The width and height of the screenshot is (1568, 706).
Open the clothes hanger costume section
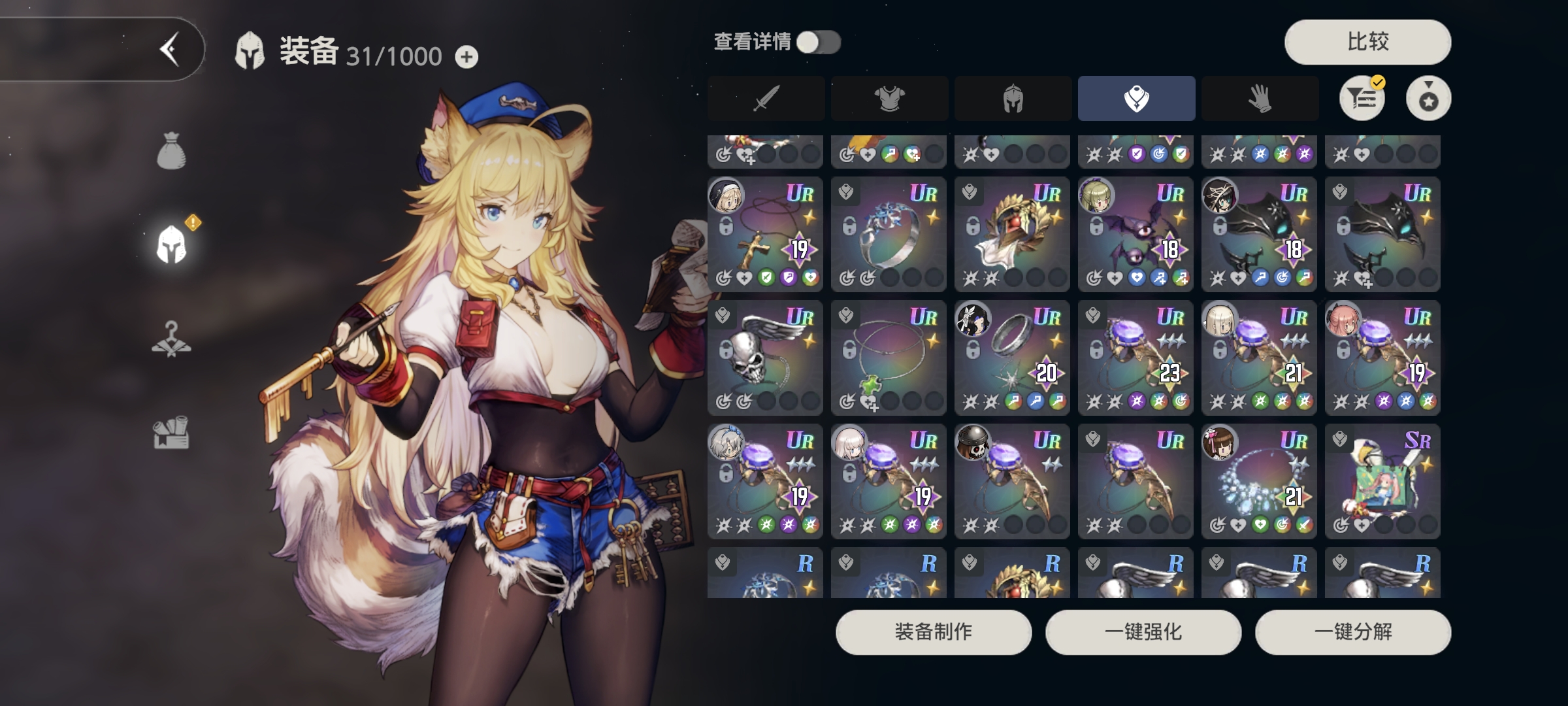click(171, 339)
